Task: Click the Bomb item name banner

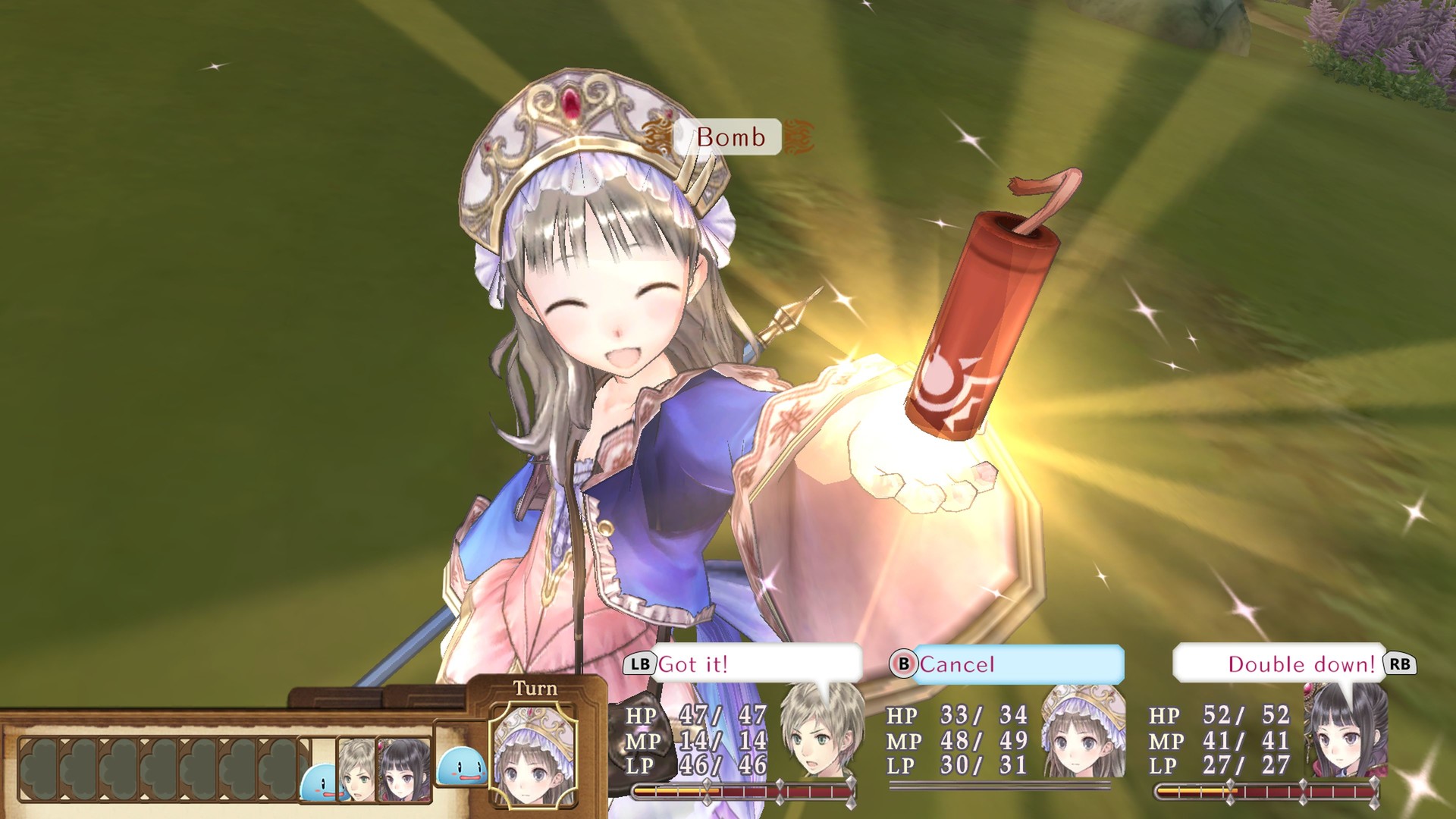Action: [732, 137]
